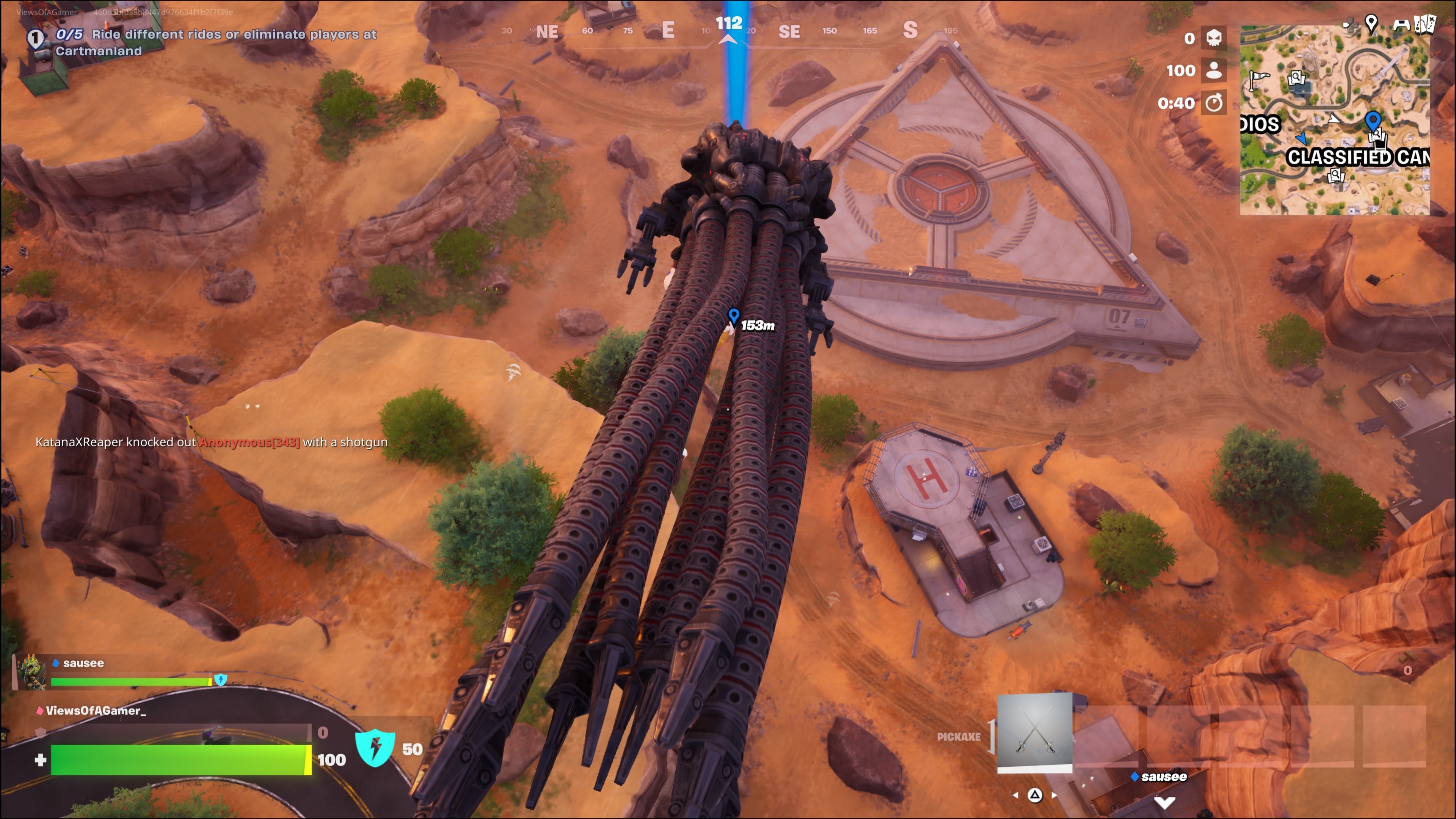Viewport: 1456px width, 819px height.
Task: Select the crossed swords pickaxe slot
Action: coord(1034,732)
